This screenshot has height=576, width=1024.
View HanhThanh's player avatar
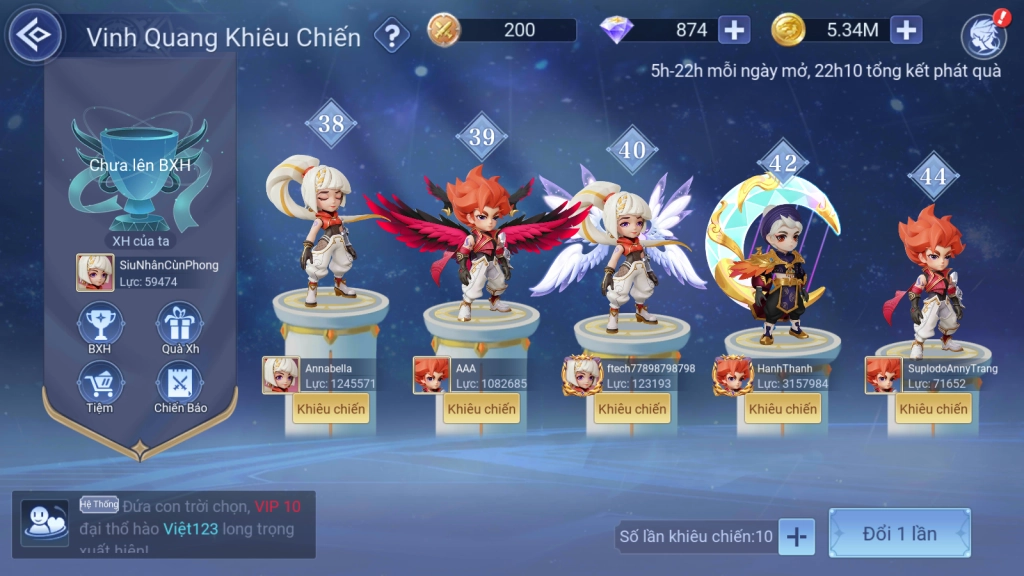coord(732,375)
